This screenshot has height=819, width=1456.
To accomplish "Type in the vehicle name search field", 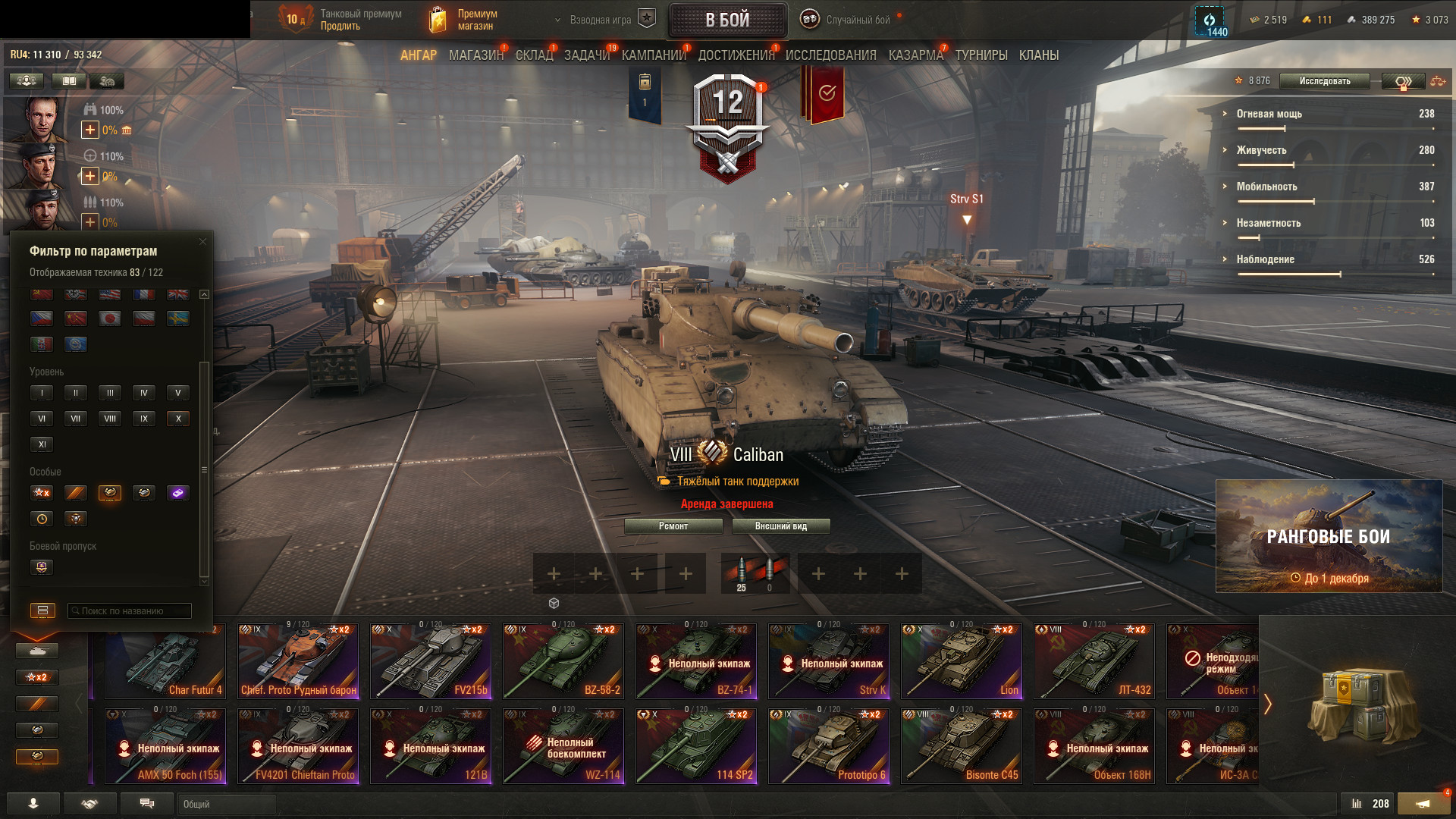I will click(x=129, y=611).
